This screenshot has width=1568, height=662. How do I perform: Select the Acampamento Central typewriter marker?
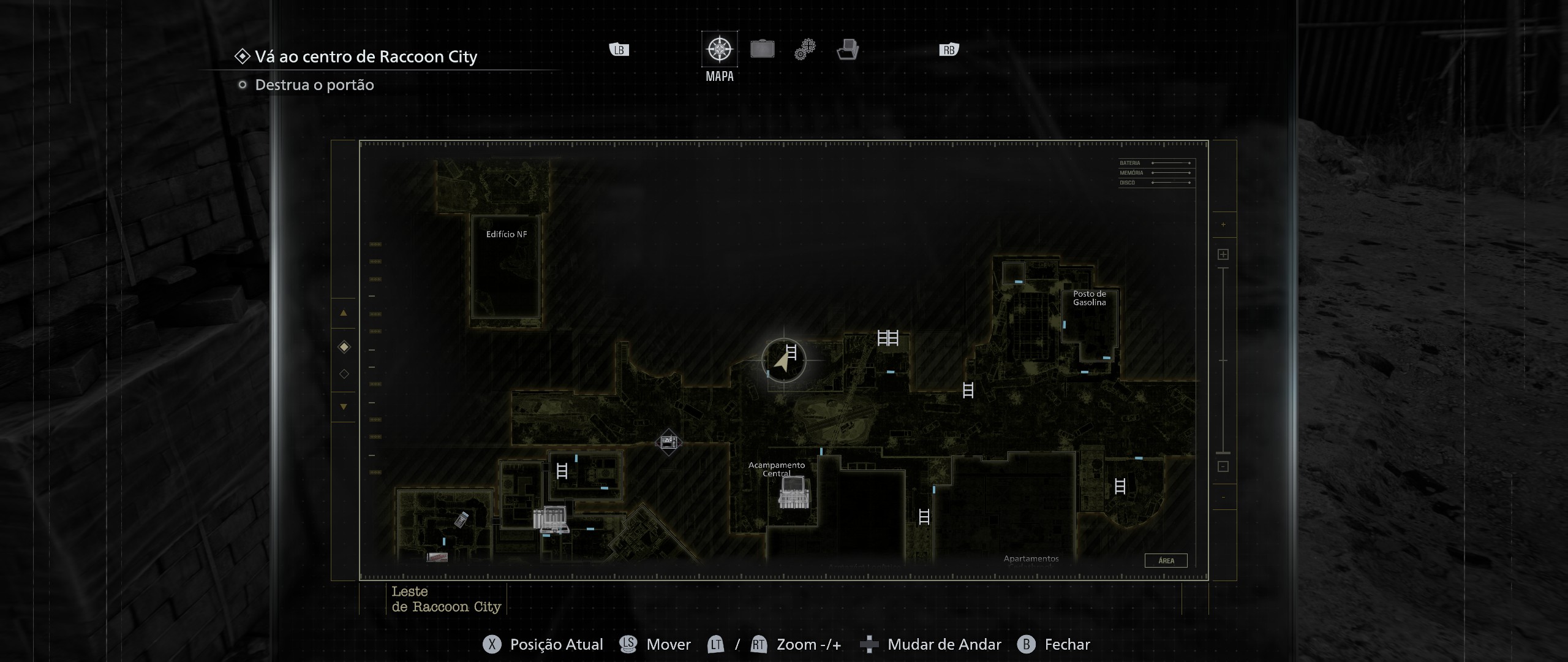(x=794, y=492)
